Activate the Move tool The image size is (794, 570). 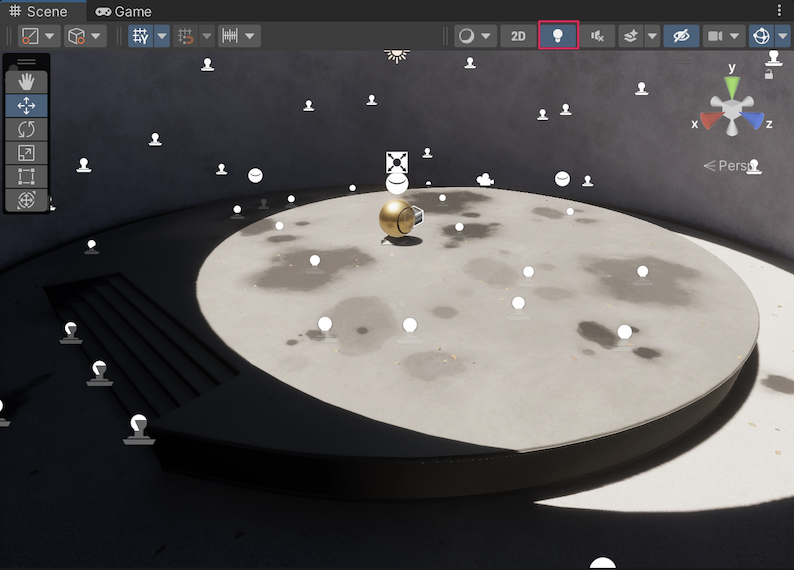[26, 105]
